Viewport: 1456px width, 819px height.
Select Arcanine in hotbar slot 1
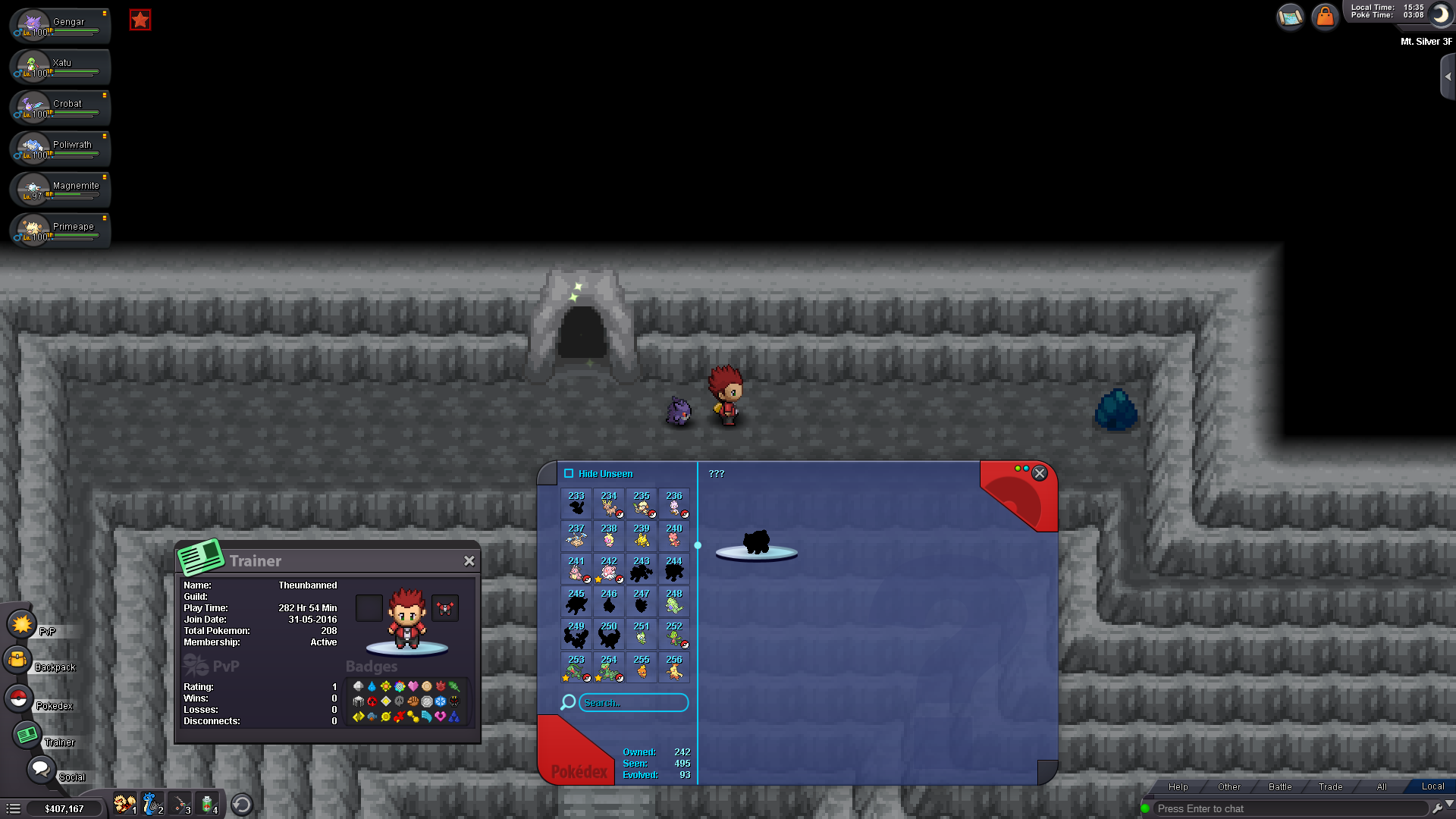coord(124,804)
